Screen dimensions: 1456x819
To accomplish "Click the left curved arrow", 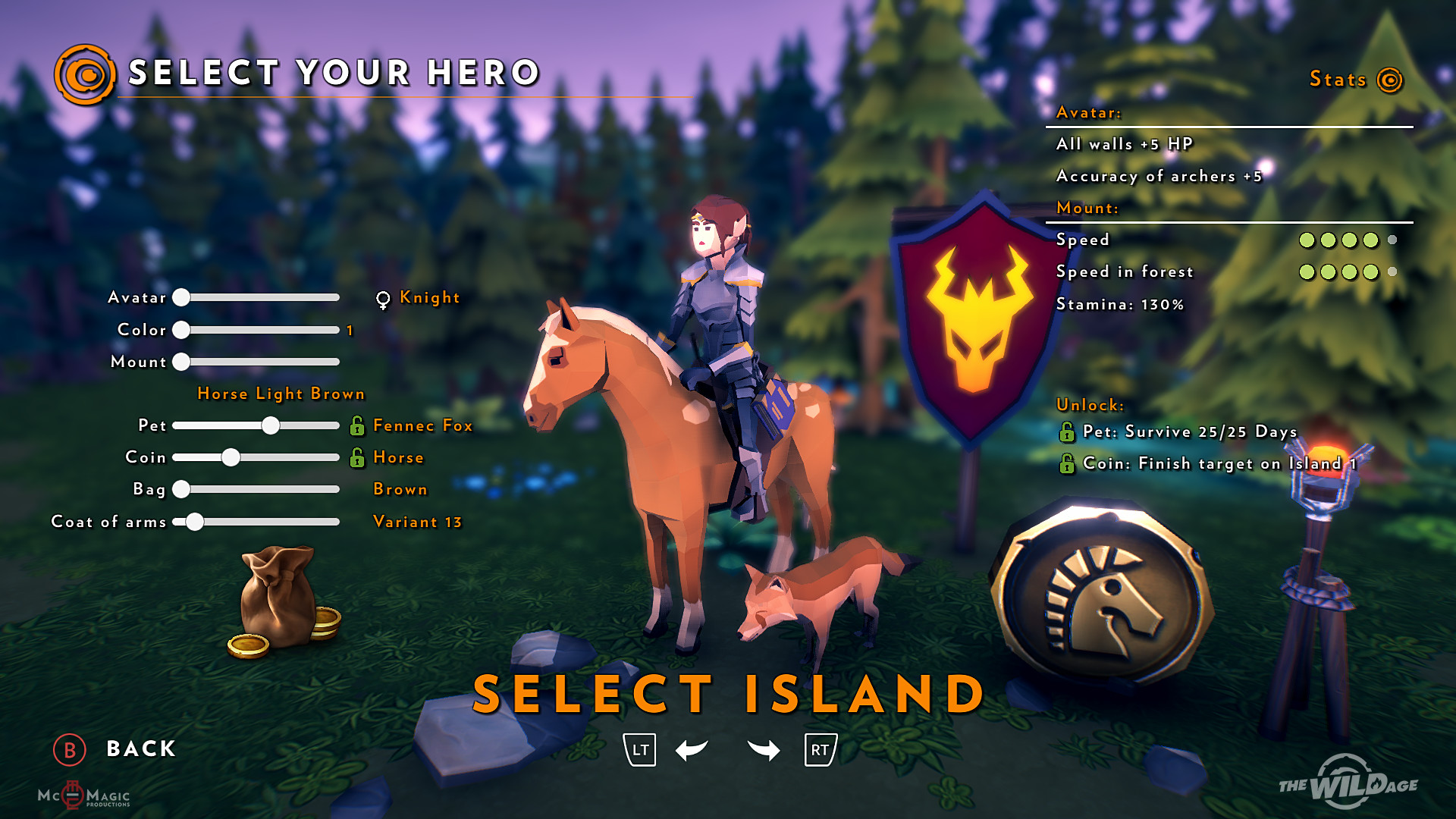I will pyautogui.click(x=691, y=750).
